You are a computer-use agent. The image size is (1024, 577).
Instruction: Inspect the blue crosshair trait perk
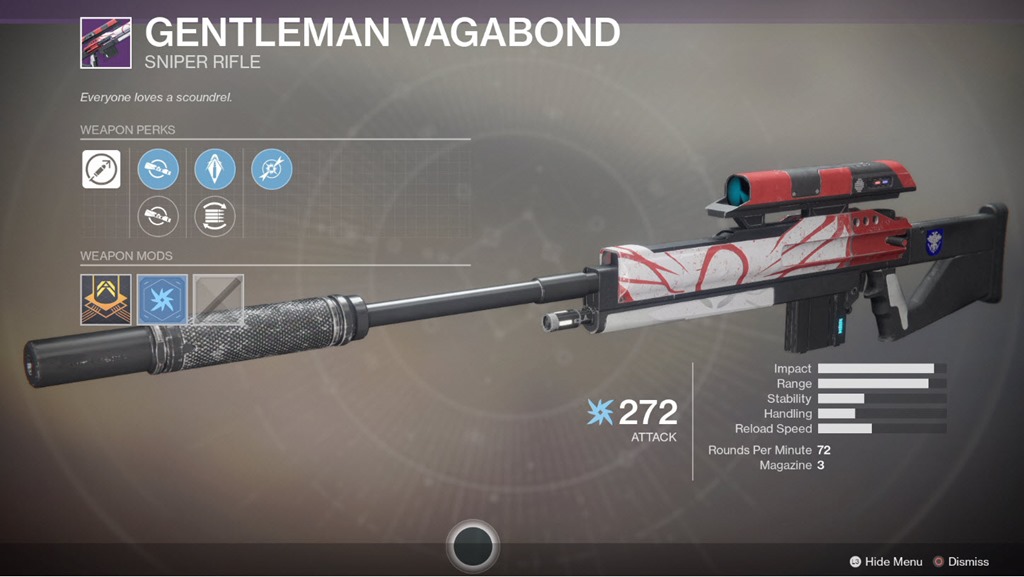(272, 169)
